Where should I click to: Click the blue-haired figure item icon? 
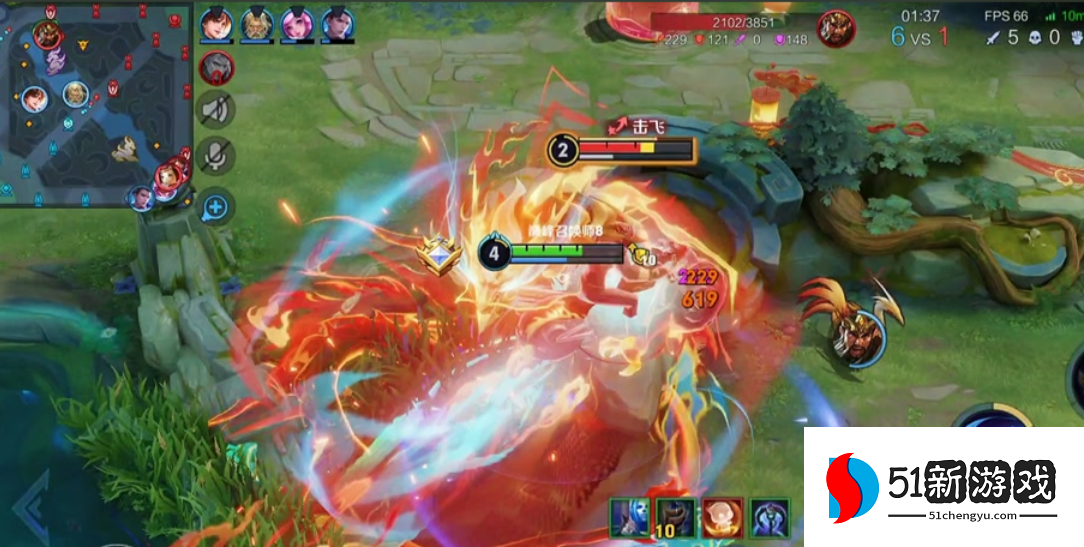pyautogui.click(x=631, y=518)
